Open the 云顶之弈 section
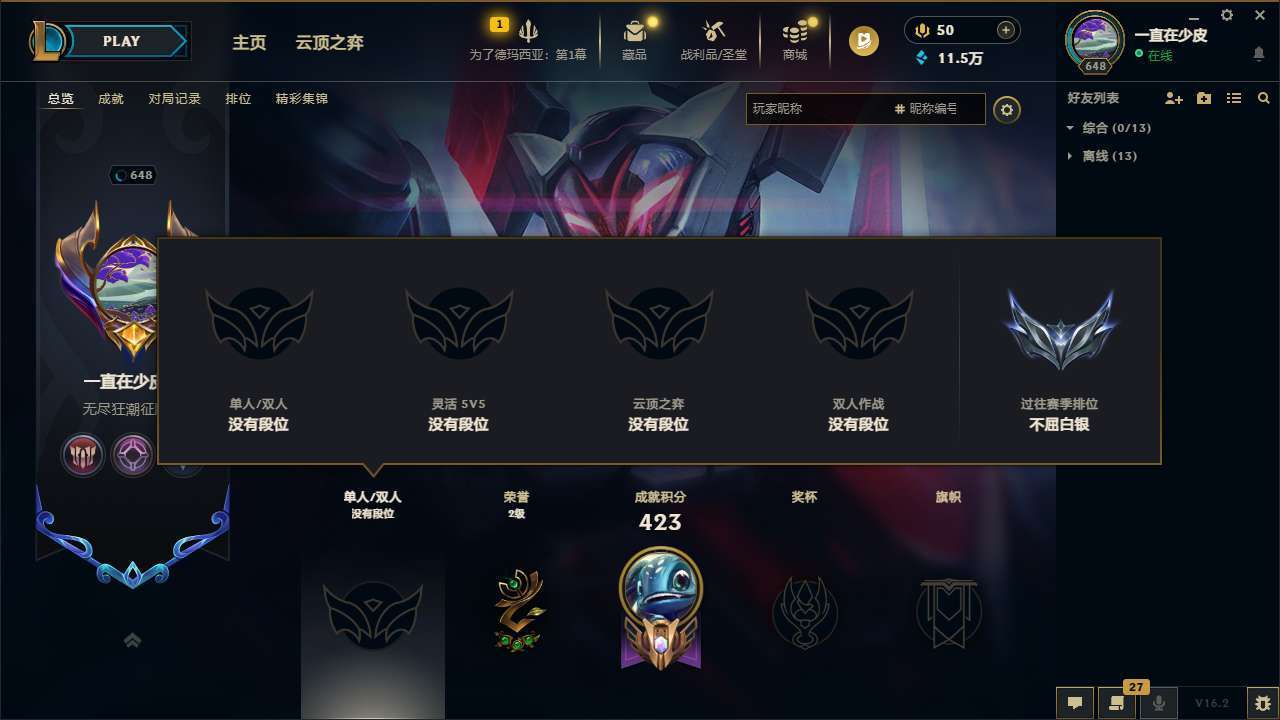The width and height of the screenshot is (1280, 720). click(x=328, y=43)
